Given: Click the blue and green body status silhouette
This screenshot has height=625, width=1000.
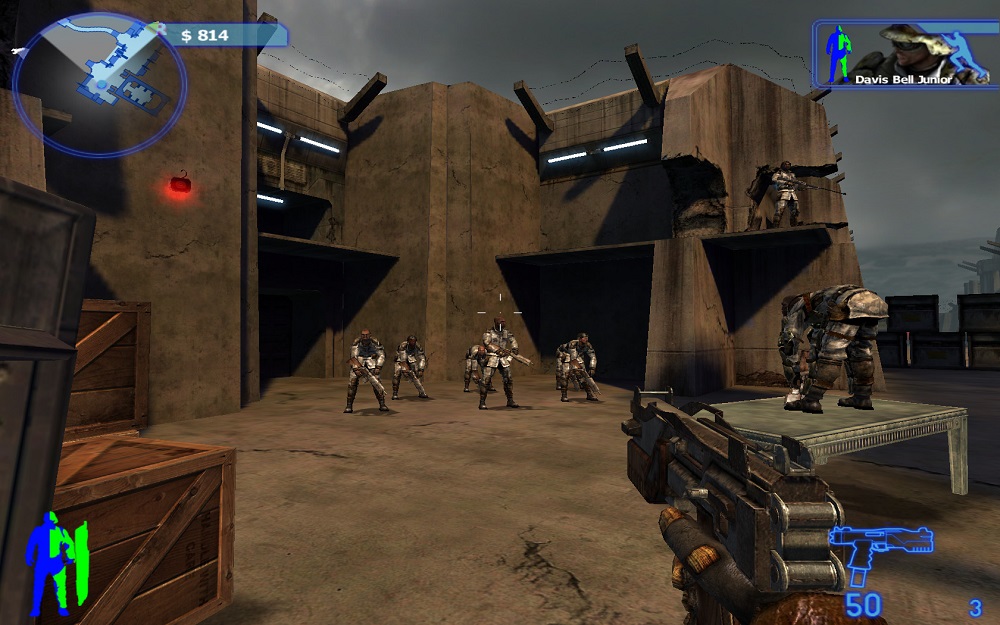Looking at the screenshot, I should coord(57,562).
